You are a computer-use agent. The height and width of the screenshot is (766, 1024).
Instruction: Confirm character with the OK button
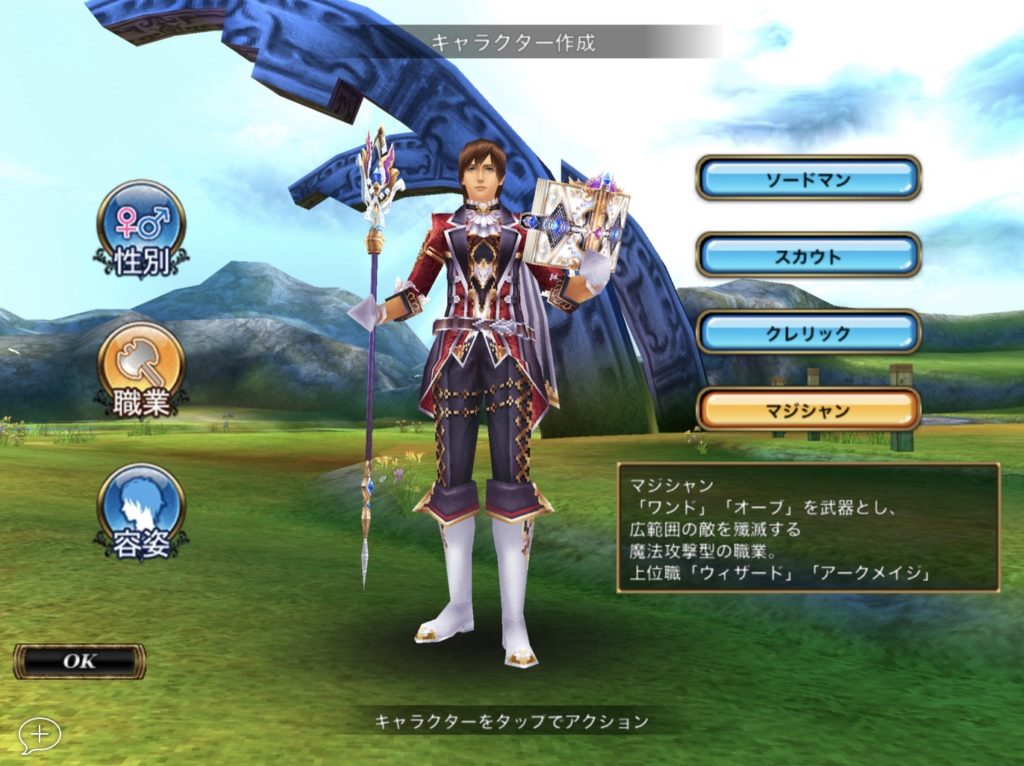pyautogui.click(x=79, y=661)
